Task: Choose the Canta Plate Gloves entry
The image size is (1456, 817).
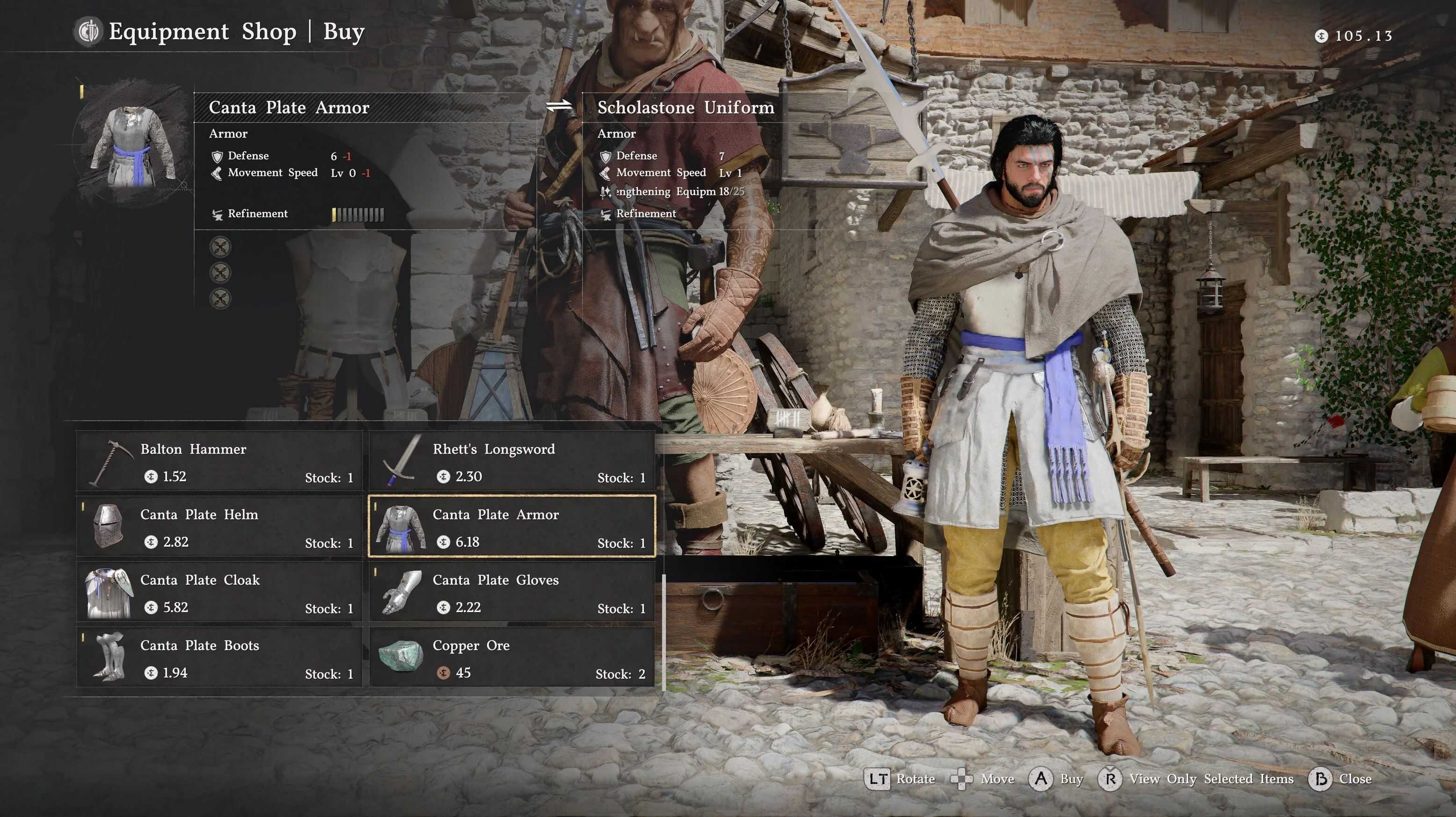Action: pos(512,592)
